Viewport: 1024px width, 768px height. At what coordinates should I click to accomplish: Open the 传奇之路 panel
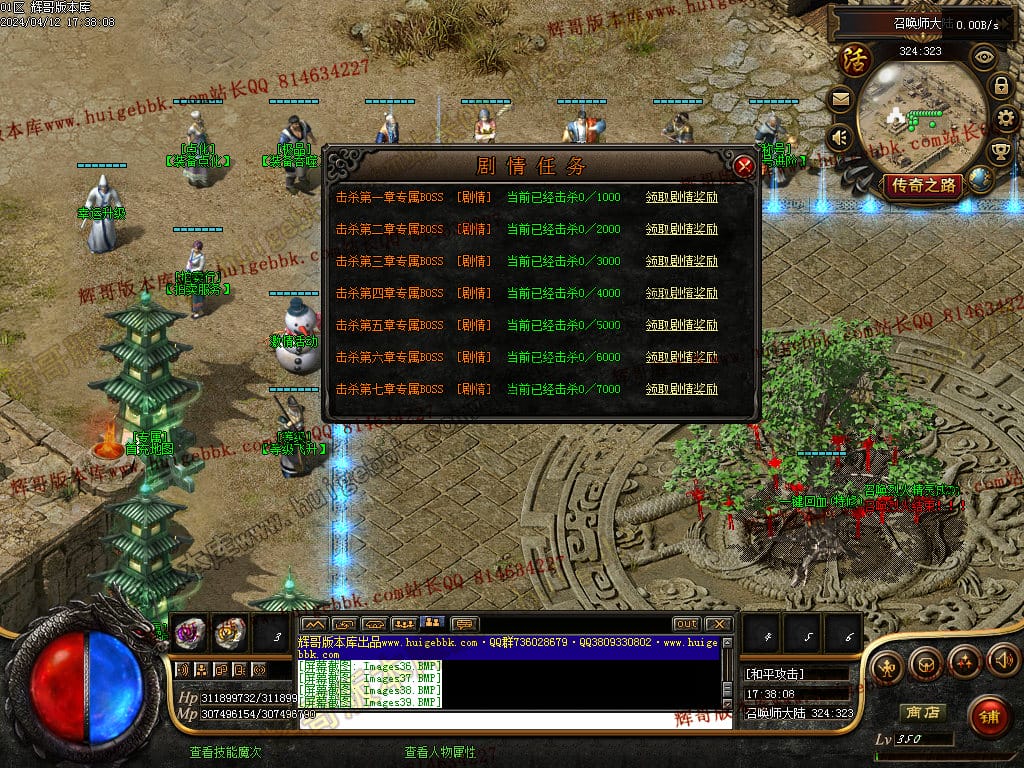[921, 185]
